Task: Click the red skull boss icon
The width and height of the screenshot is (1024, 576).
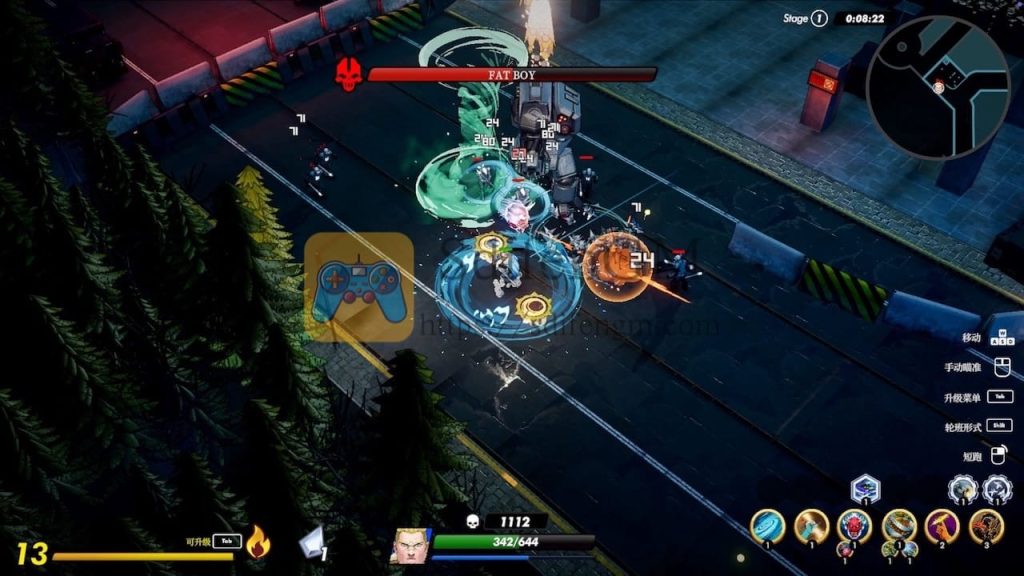Action: 348,74
